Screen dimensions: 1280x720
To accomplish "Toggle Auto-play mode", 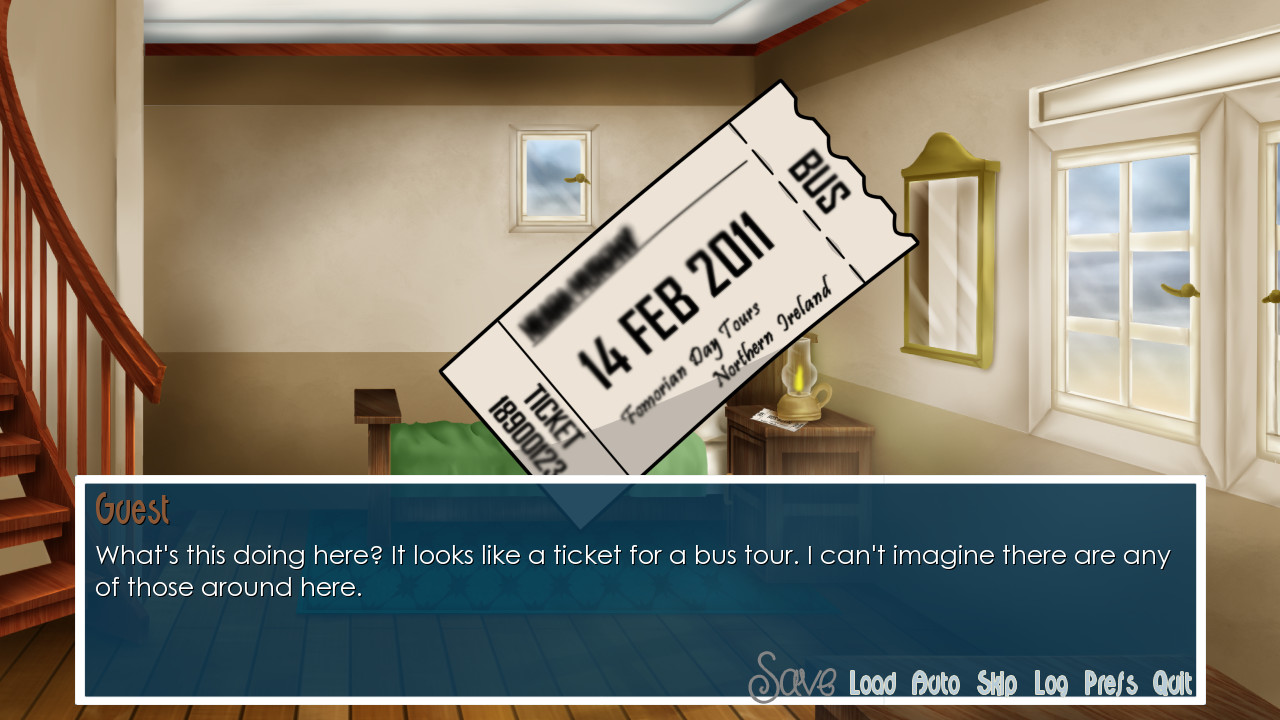I will tap(936, 684).
